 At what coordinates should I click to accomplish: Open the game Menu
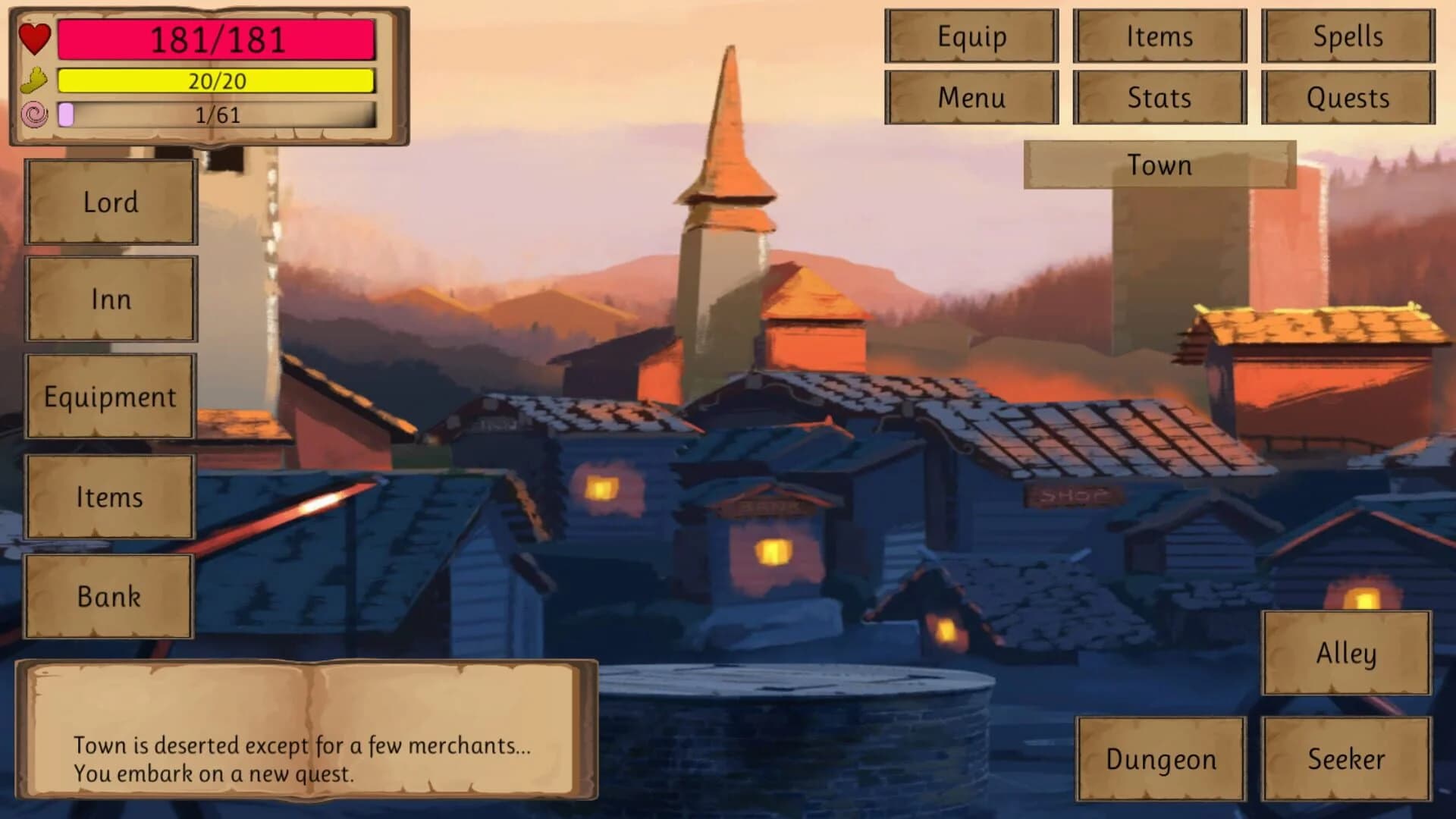click(972, 97)
